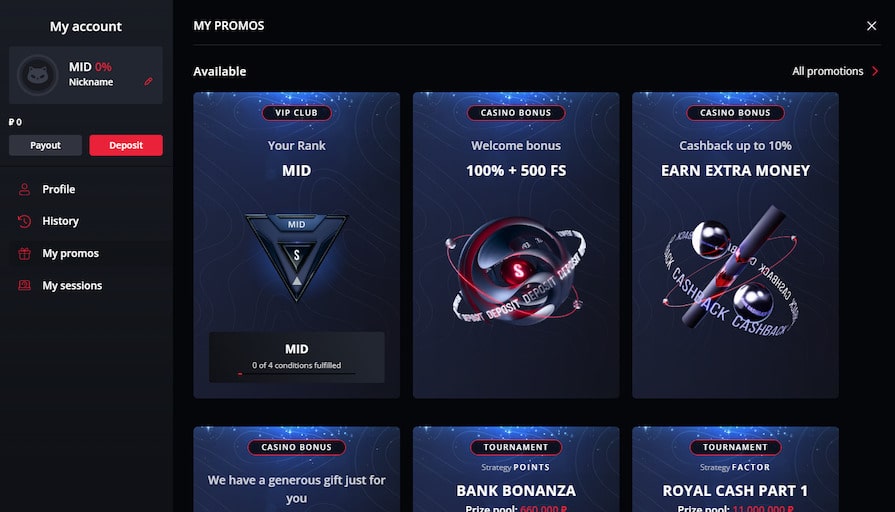Show account History
895x512 pixels.
60,221
